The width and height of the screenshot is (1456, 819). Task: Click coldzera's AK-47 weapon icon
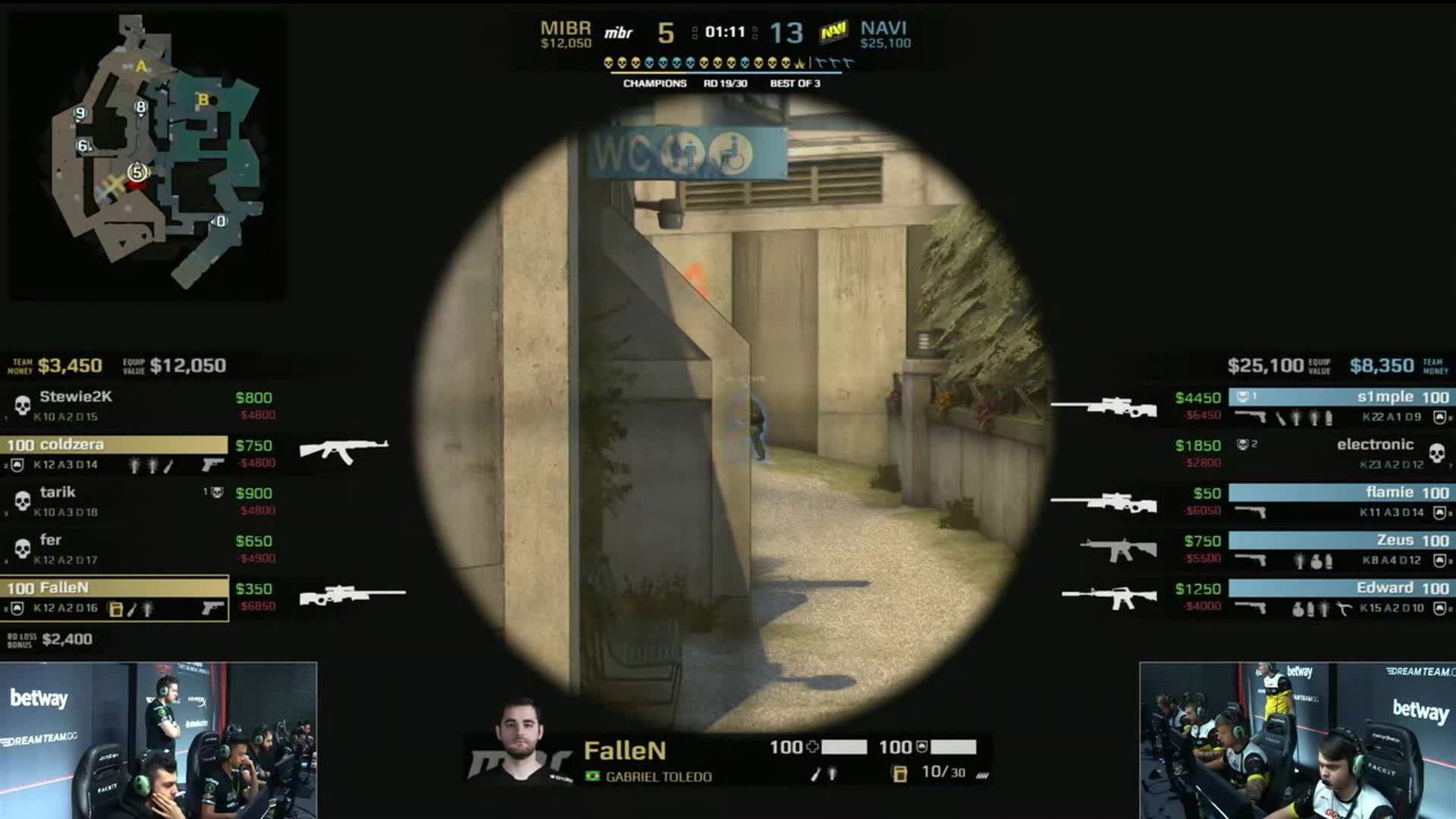pos(344,450)
